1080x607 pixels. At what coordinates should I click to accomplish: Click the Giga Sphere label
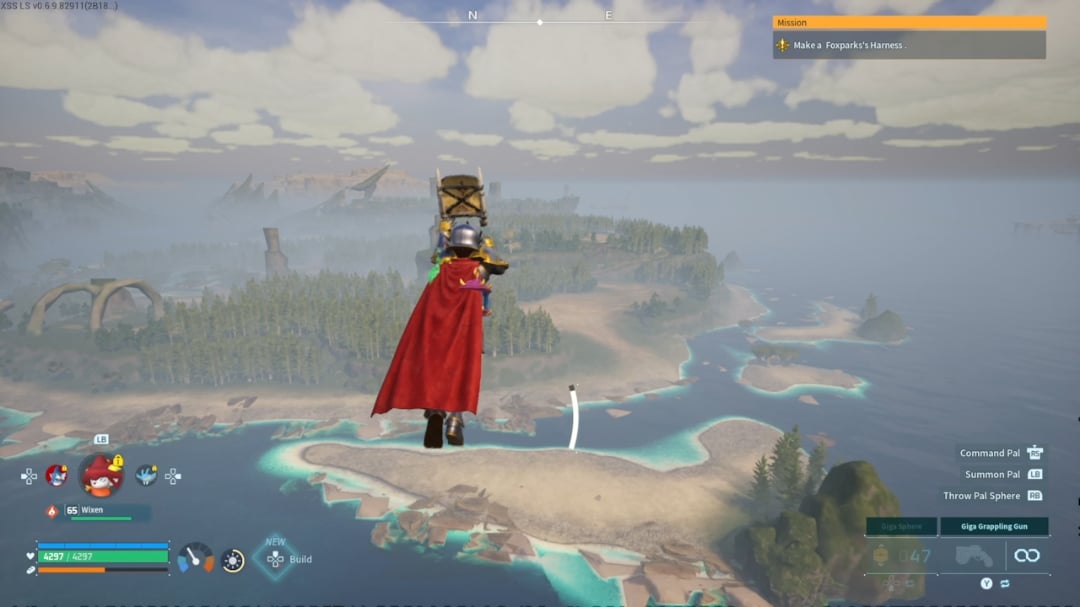(x=901, y=526)
